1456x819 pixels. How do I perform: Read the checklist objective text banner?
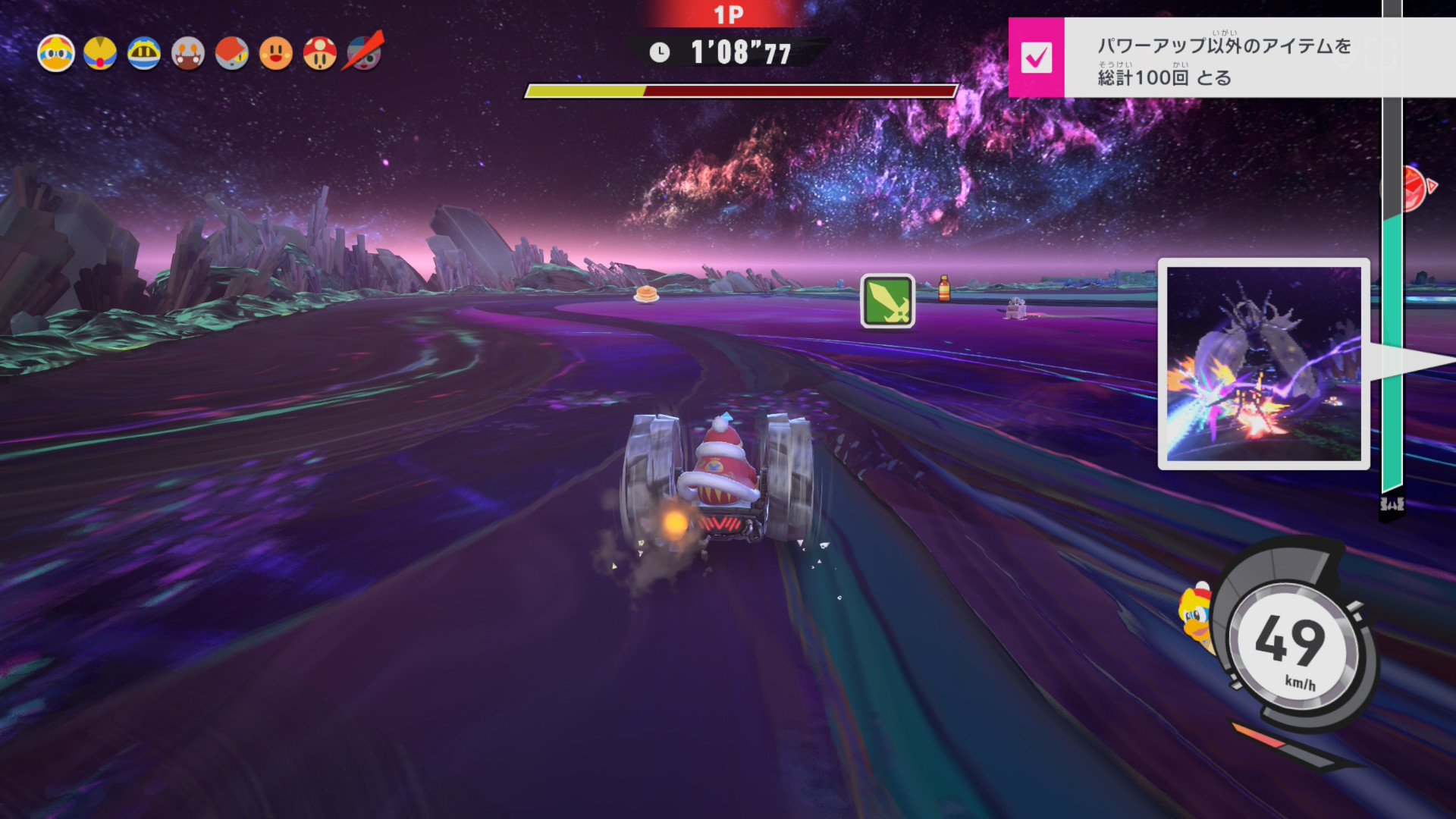coord(1224,59)
